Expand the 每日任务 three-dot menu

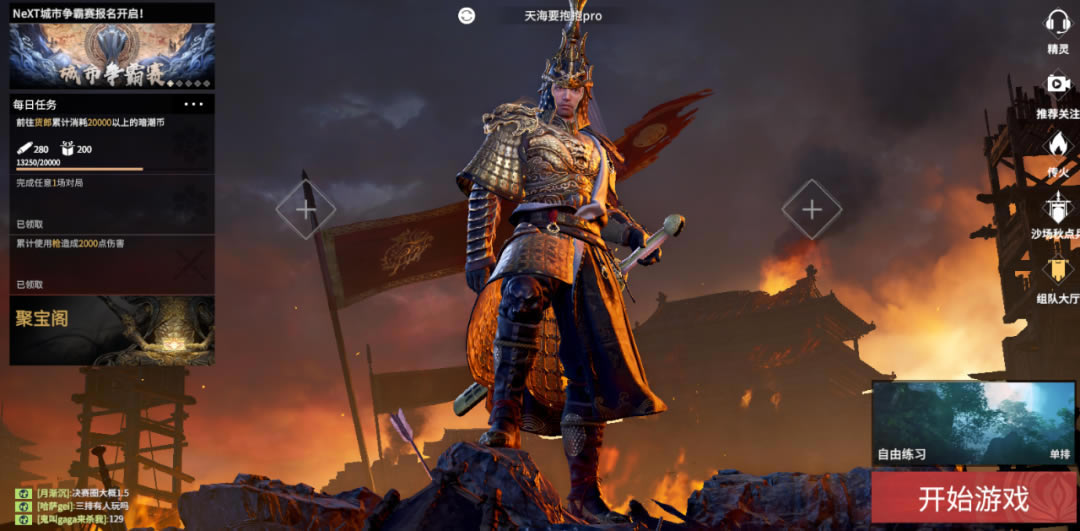193,104
